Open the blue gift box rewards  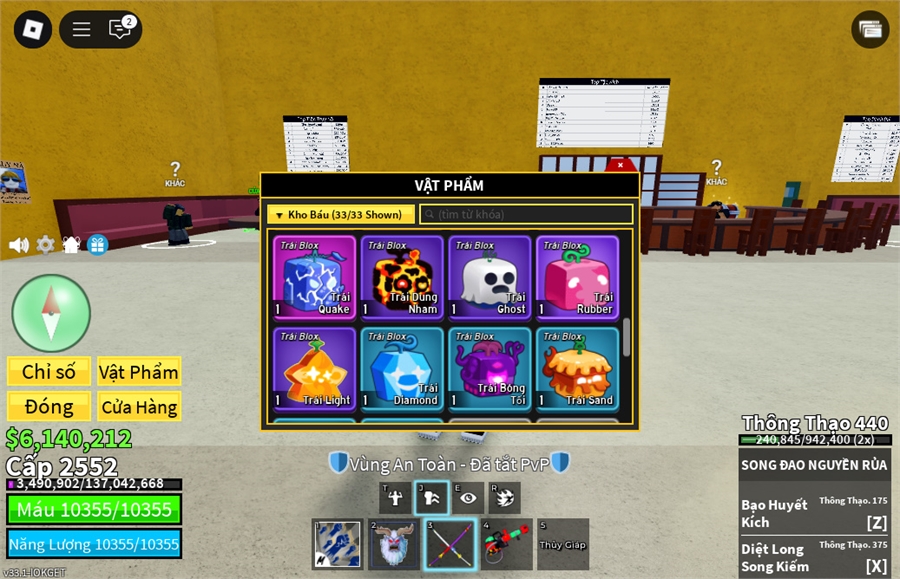tap(97, 245)
